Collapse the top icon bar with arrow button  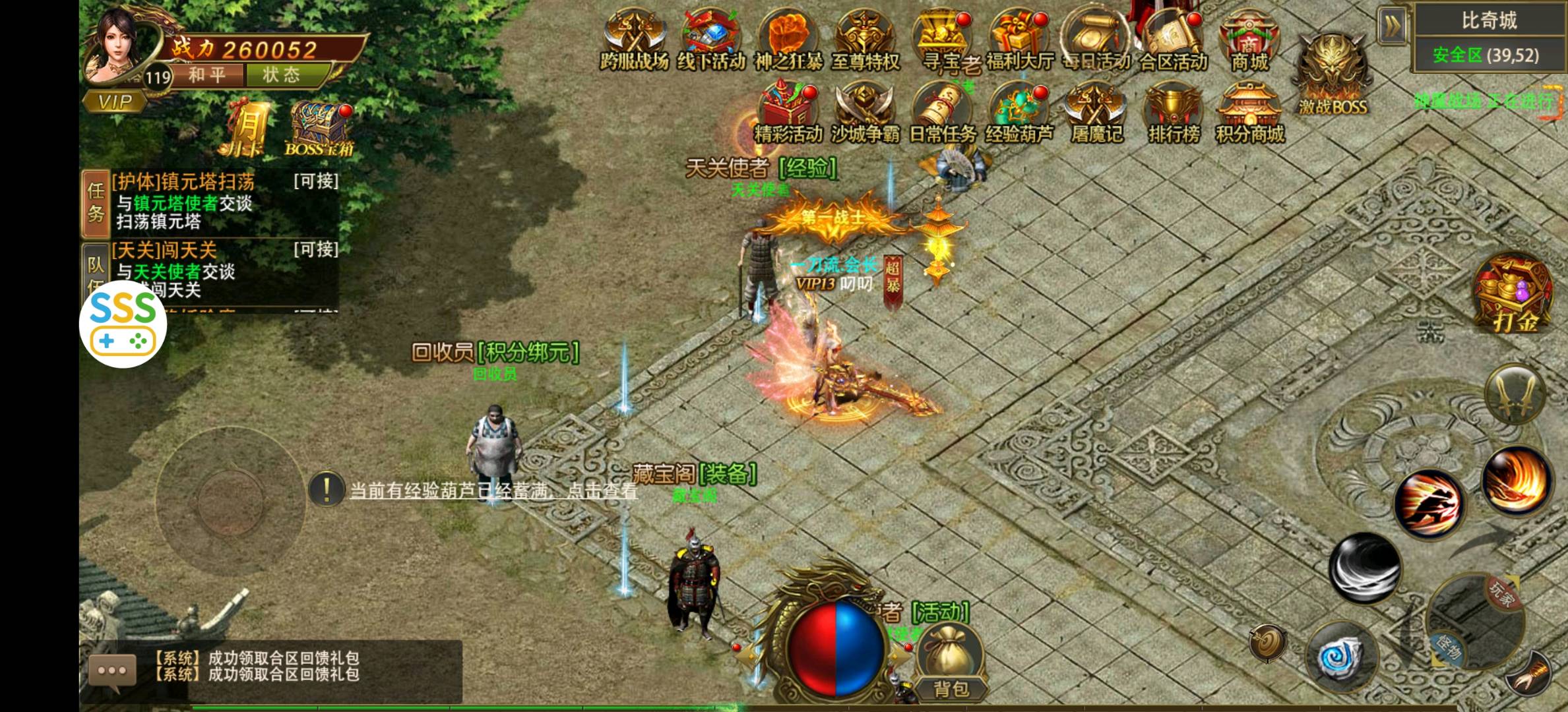point(1392,26)
